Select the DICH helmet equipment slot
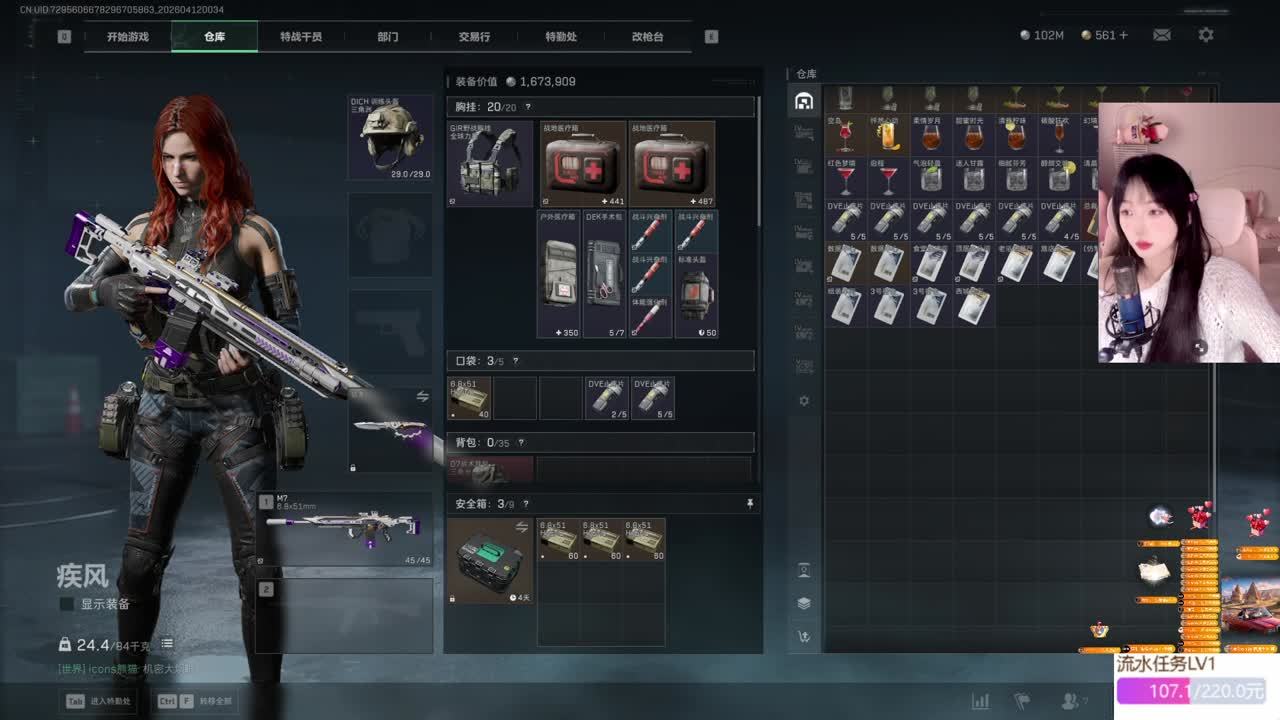 click(x=390, y=137)
